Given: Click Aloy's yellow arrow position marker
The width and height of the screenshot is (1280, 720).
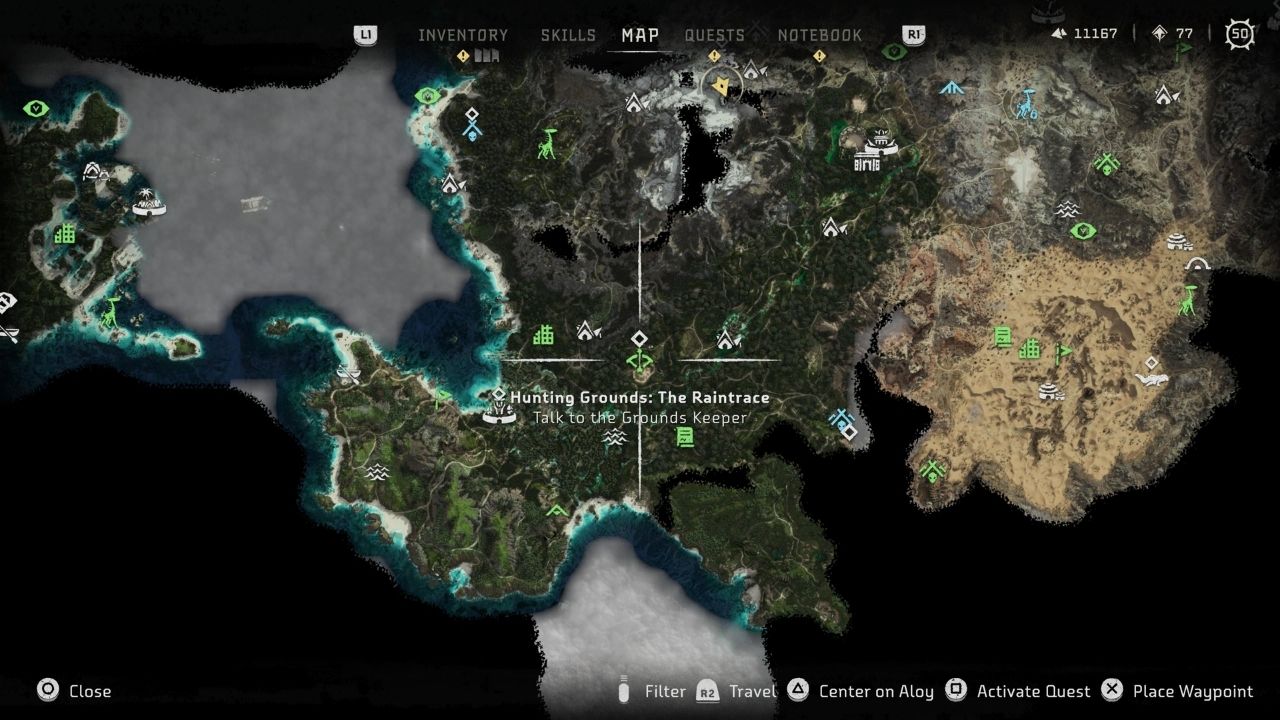Looking at the screenshot, I should (721, 89).
